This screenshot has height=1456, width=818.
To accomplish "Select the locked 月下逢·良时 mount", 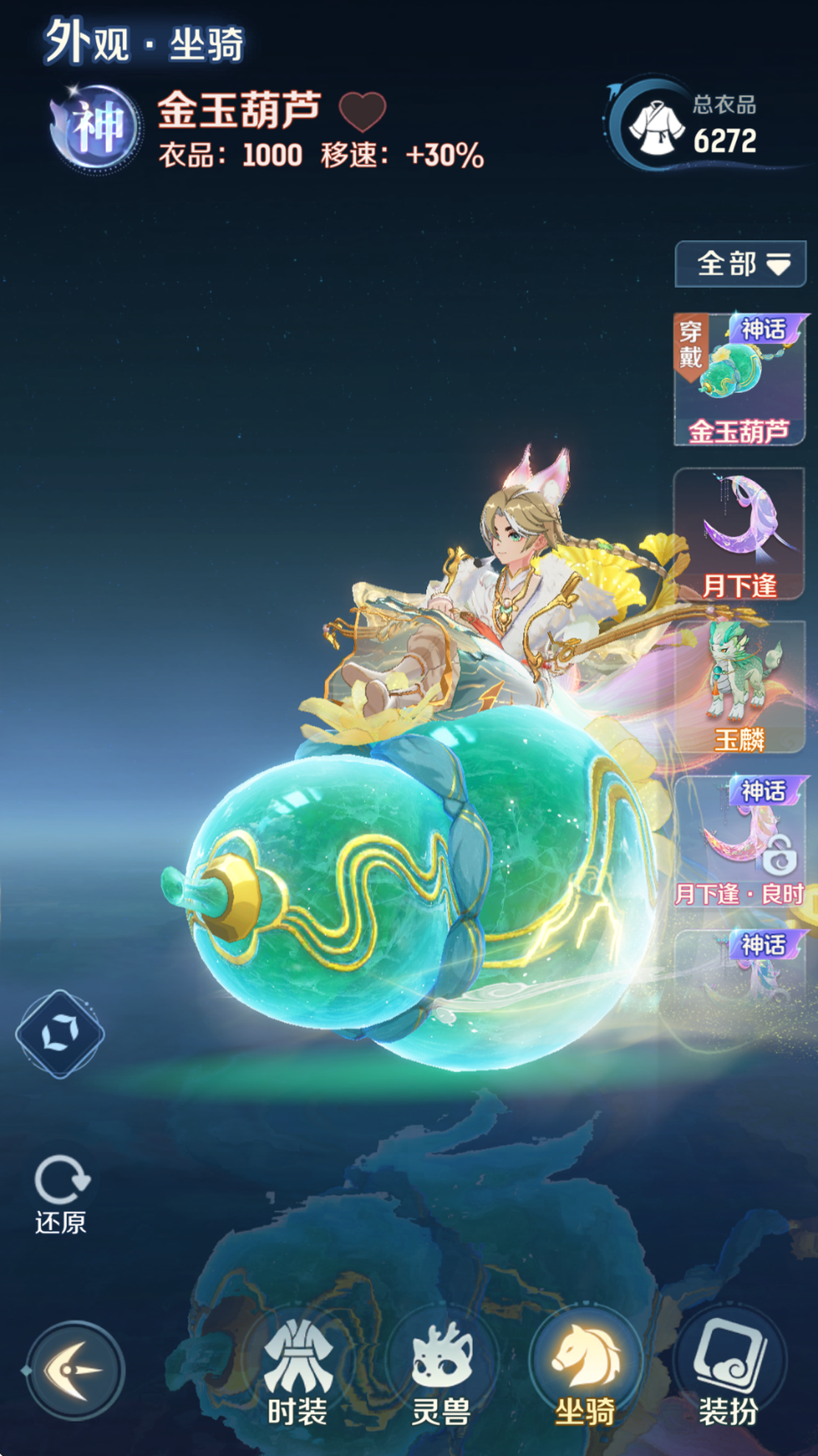I will (x=739, y=842).
